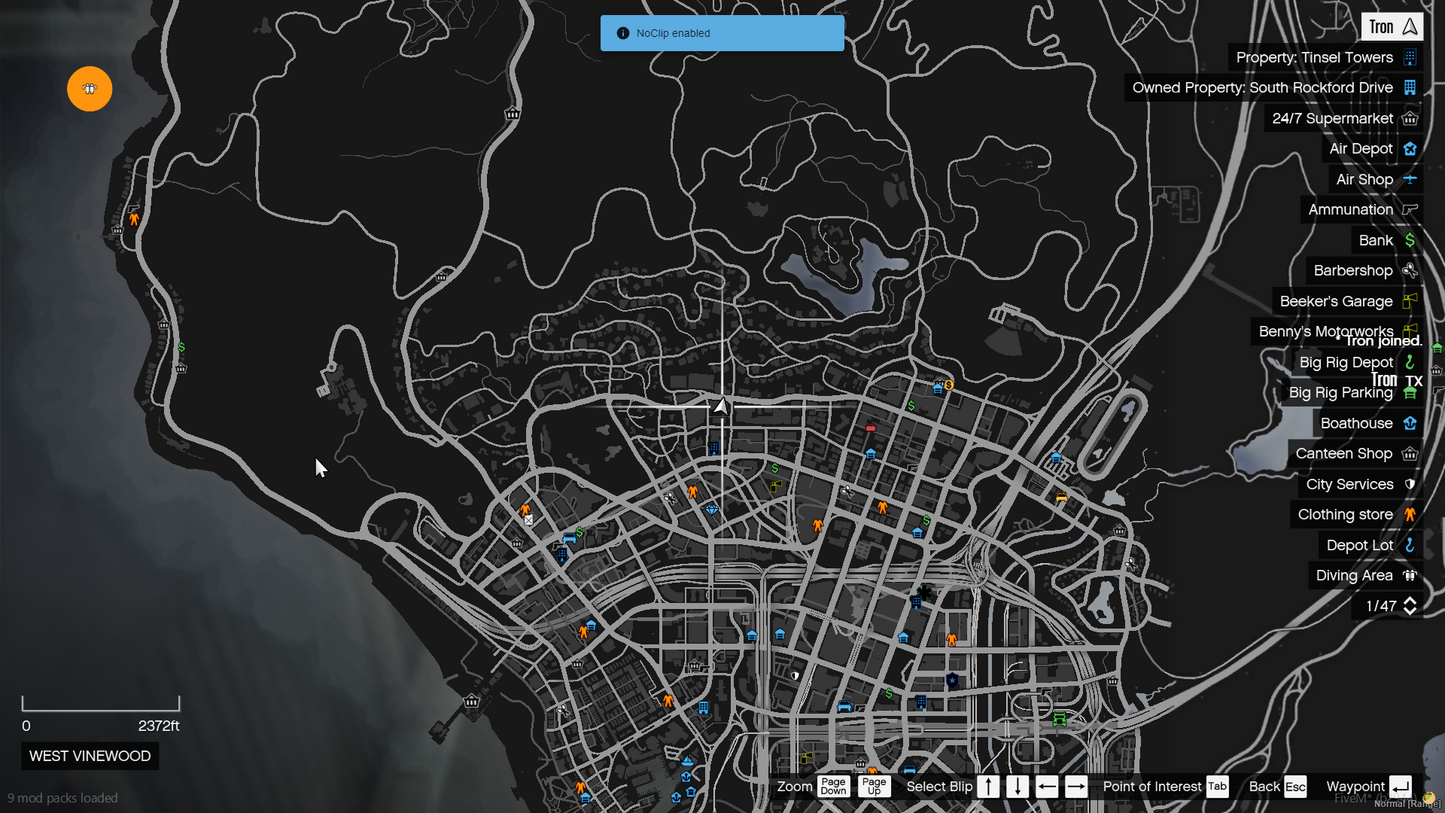Select Air Shop in the blip list
This screenshot has height=813, width=1445.
1364,180
